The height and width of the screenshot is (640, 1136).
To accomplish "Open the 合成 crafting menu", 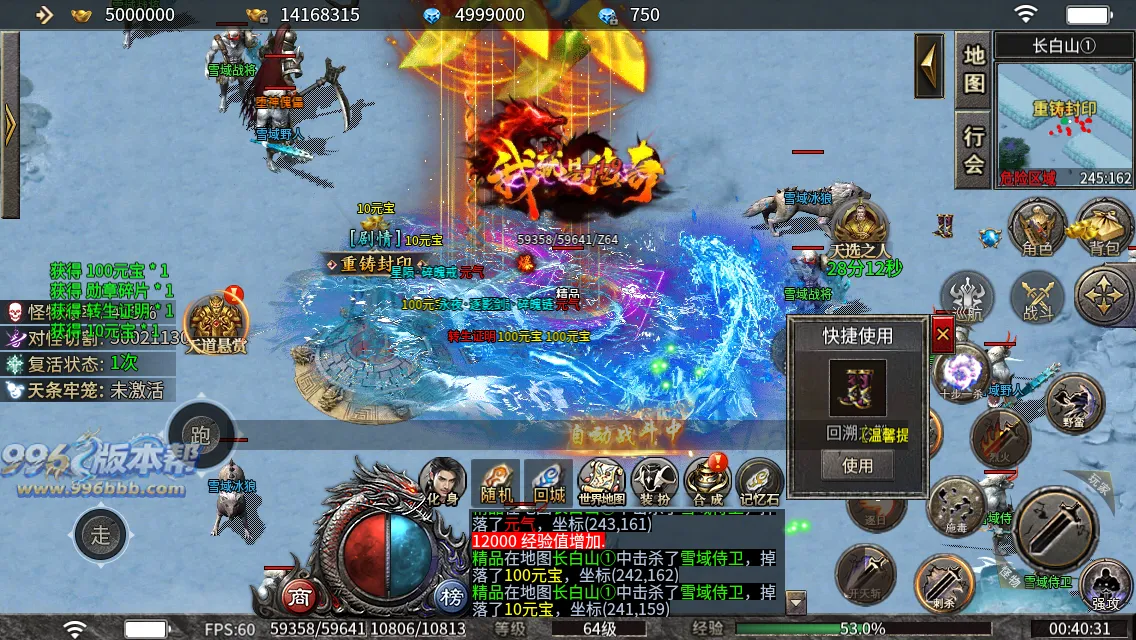I will click(x=707, y=483).
